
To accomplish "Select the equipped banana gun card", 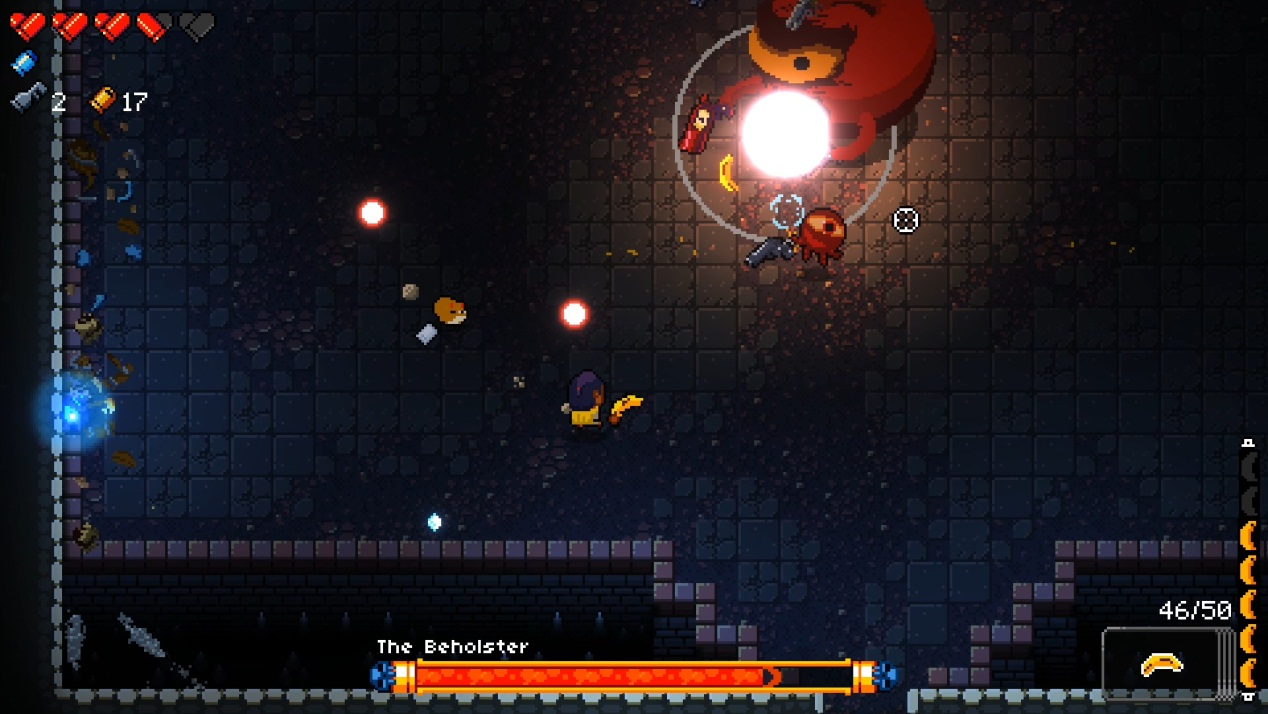I will click(x=1162, y=663).
